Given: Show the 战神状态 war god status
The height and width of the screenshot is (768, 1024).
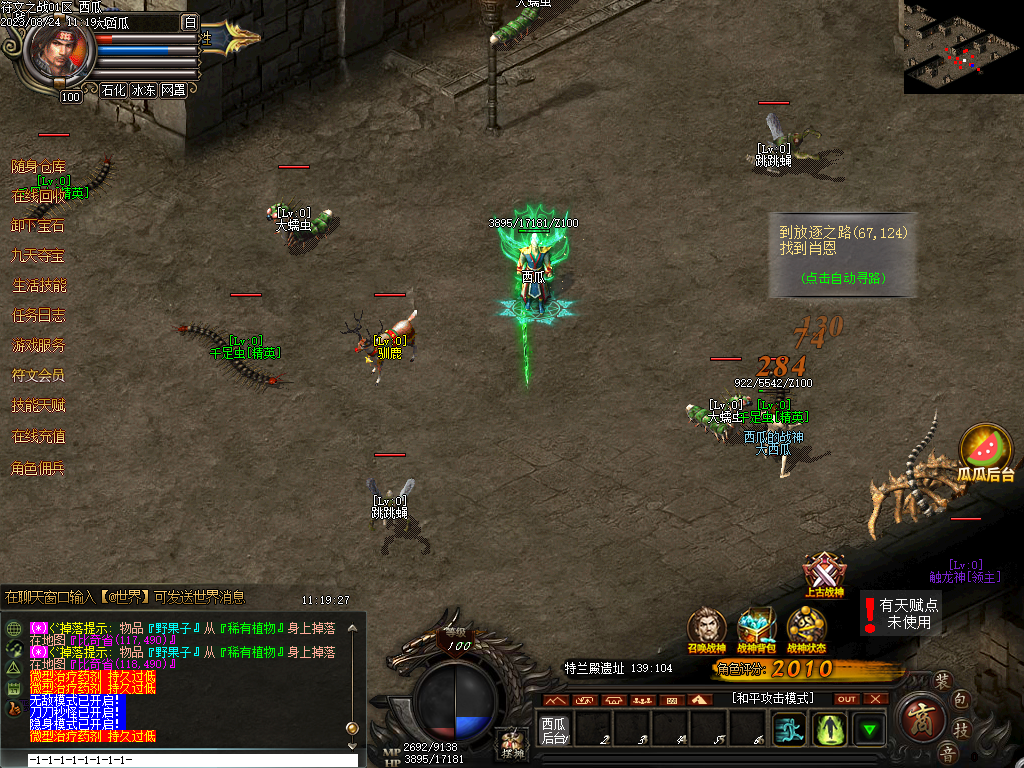Looking at the screenshot, I should pyautogui.click(x=806, y=630).
